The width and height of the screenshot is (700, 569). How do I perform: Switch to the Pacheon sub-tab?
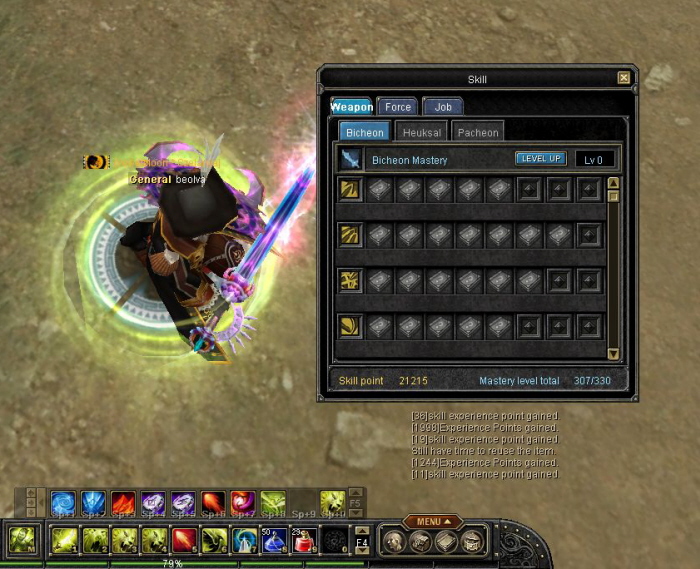477,132
